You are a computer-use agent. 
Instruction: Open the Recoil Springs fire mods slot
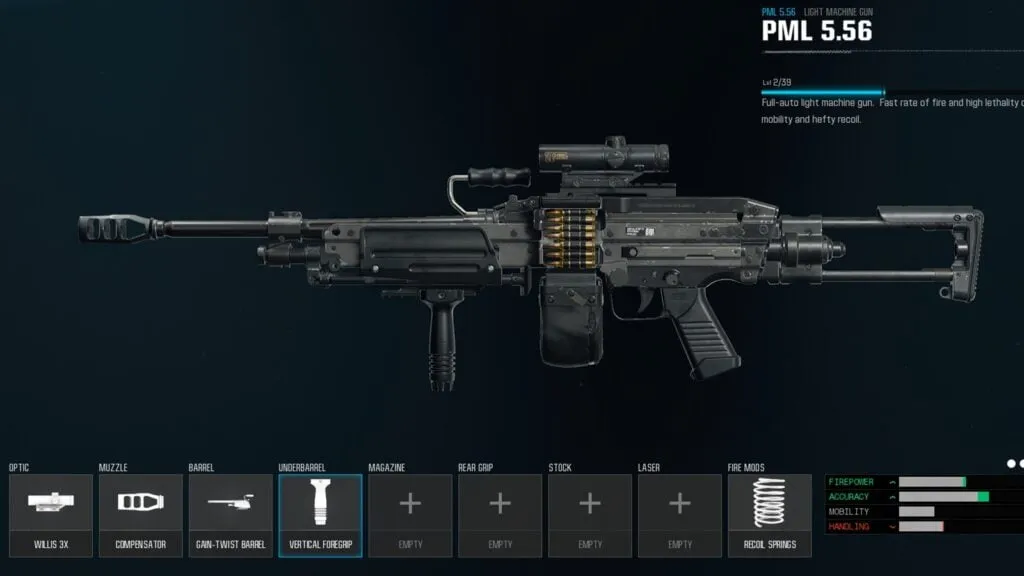click(769, 515)
